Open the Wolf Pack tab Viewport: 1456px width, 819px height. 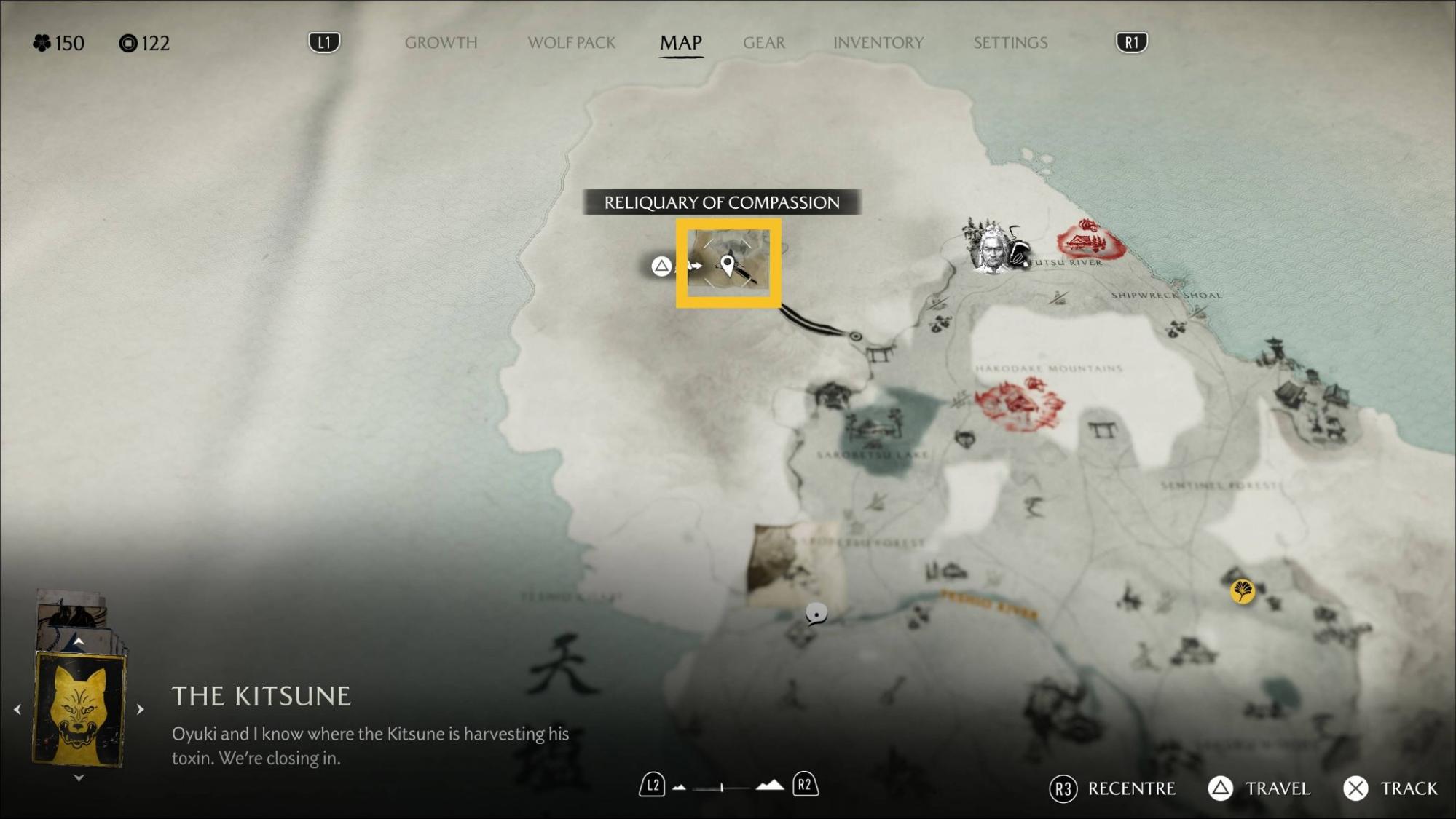pyautogui.click(x=571, y=43)
